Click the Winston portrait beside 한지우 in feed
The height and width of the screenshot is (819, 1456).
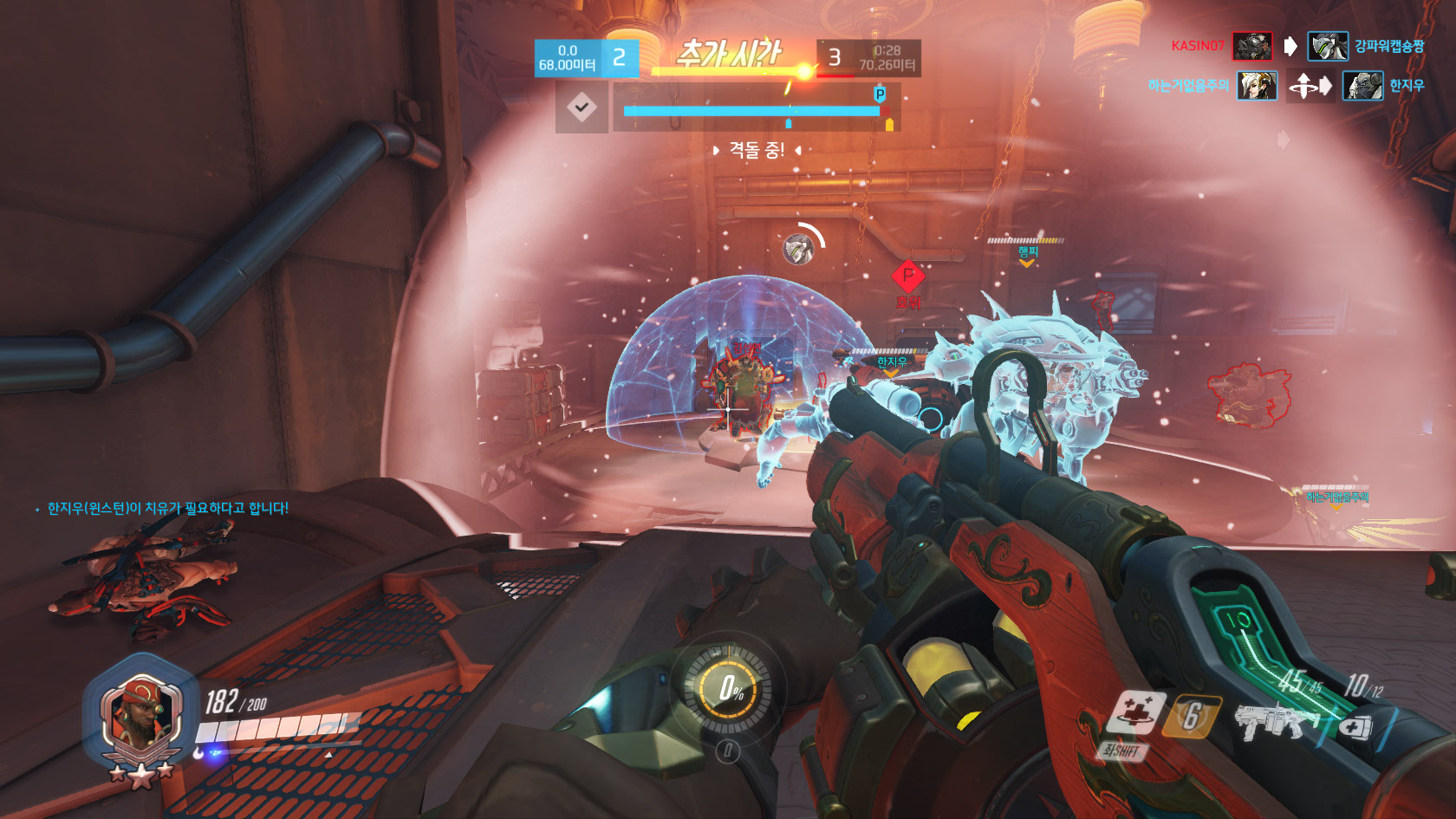point(1362,86)
